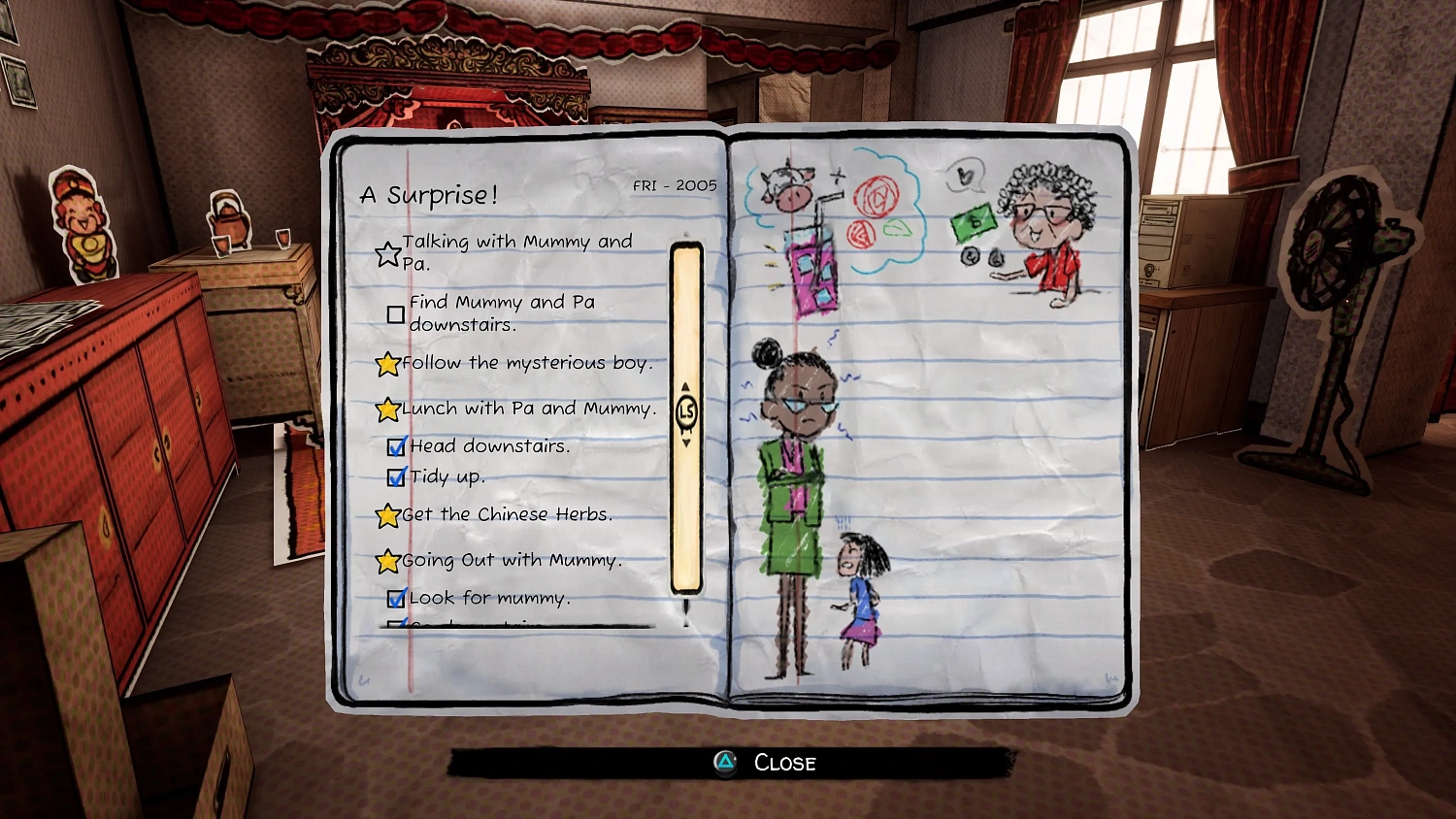The height and width of the screenshot is (819, 1456).
Task: Select the star beside "Going Out with Mummy"
Action: [387, 561]
